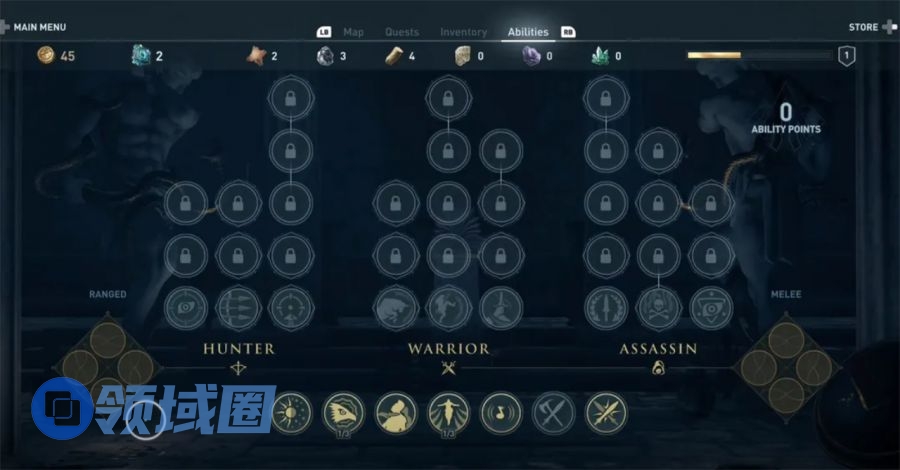Screen dimensions: 900x470
Task: Open the Main Menu
Action: point(36,27)
